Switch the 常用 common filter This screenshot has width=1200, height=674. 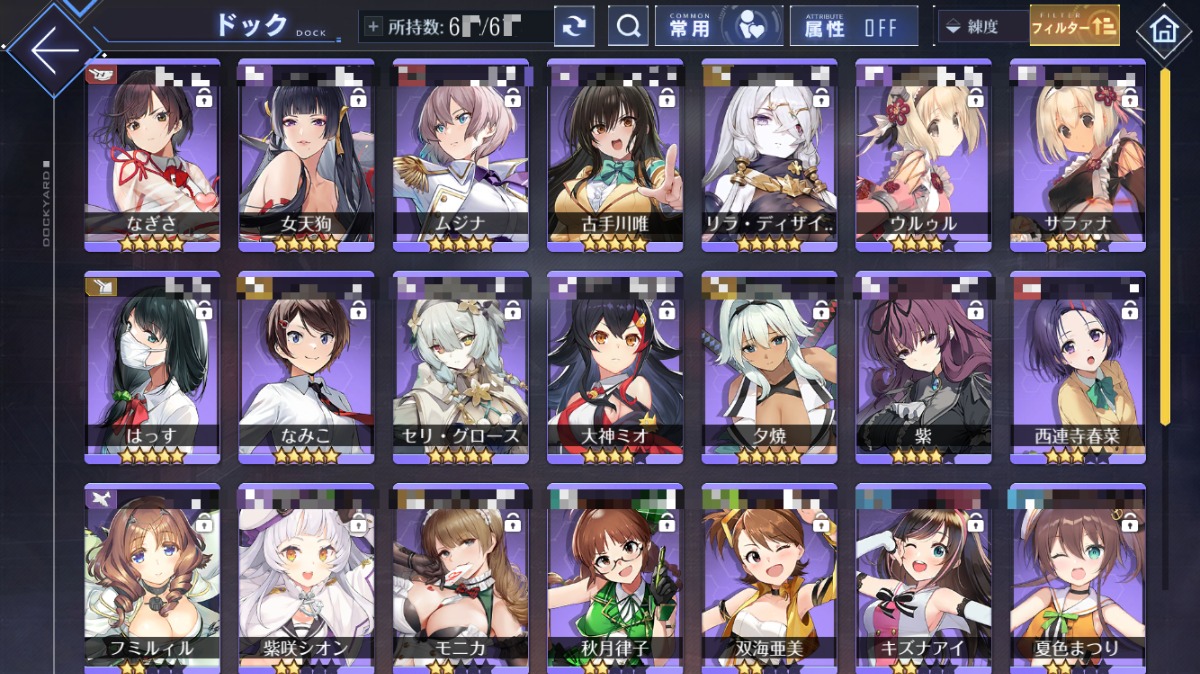tap(719, 27)
